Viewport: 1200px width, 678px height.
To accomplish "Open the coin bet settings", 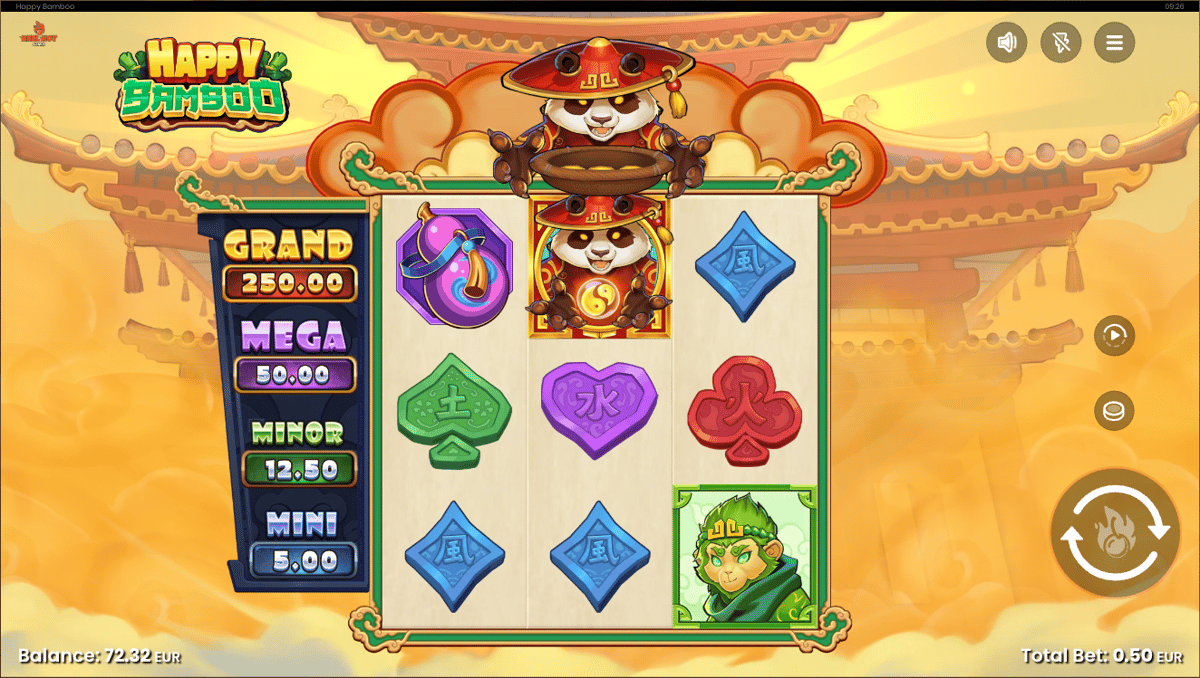I will coord(1114,411).
